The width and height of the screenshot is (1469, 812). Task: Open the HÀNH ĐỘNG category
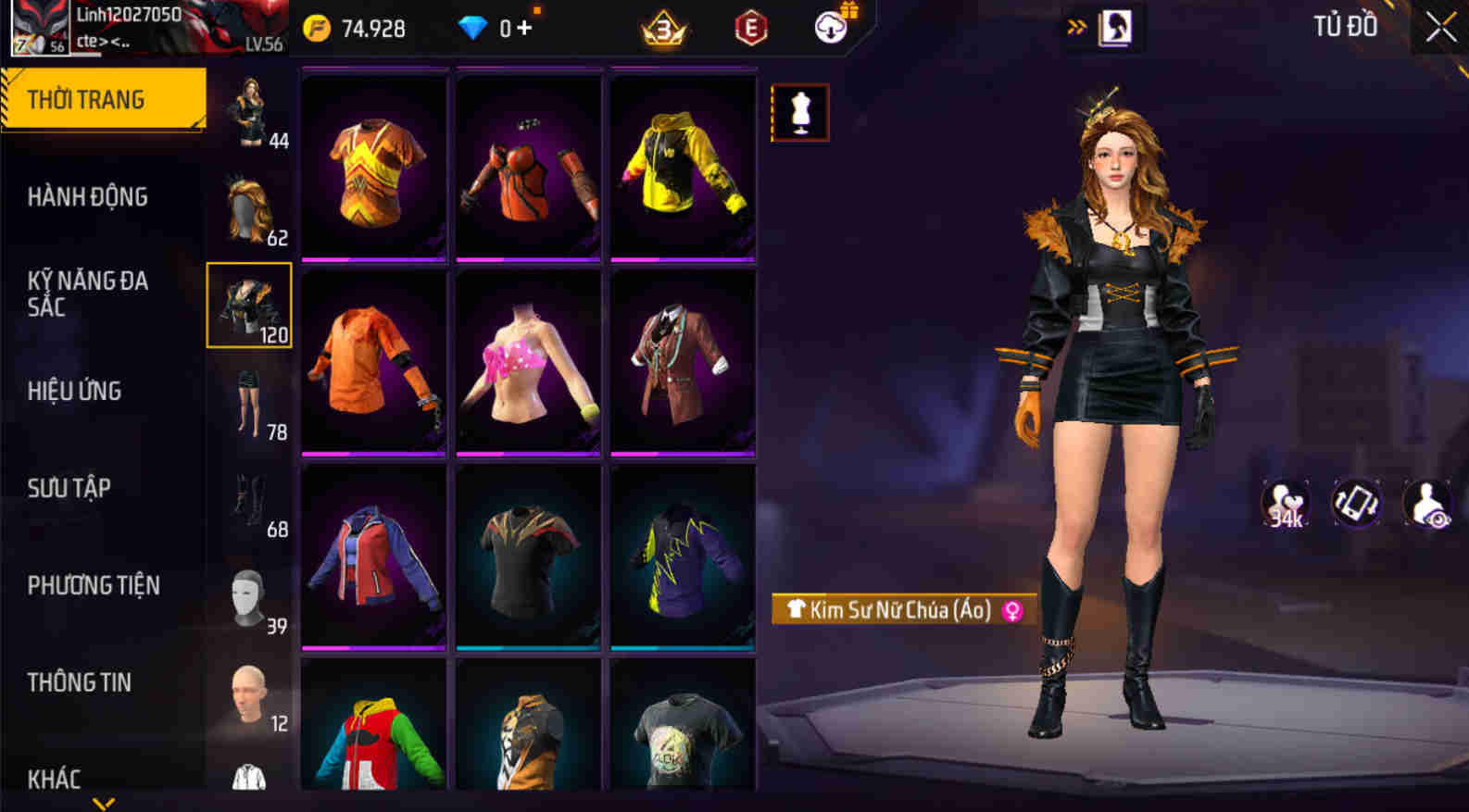tap(89, 196)
